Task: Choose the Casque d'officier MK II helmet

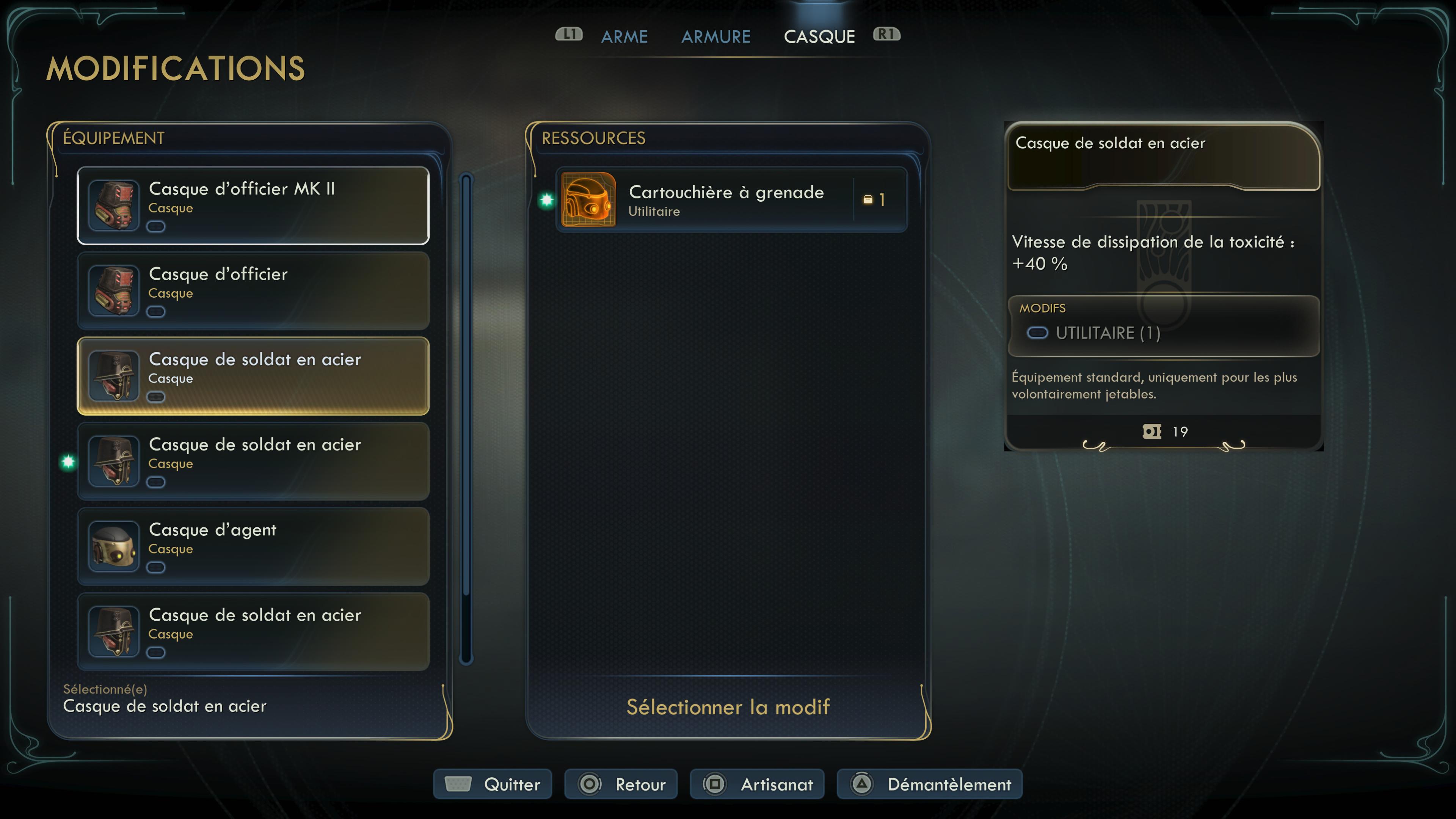Action: (253, 205)
